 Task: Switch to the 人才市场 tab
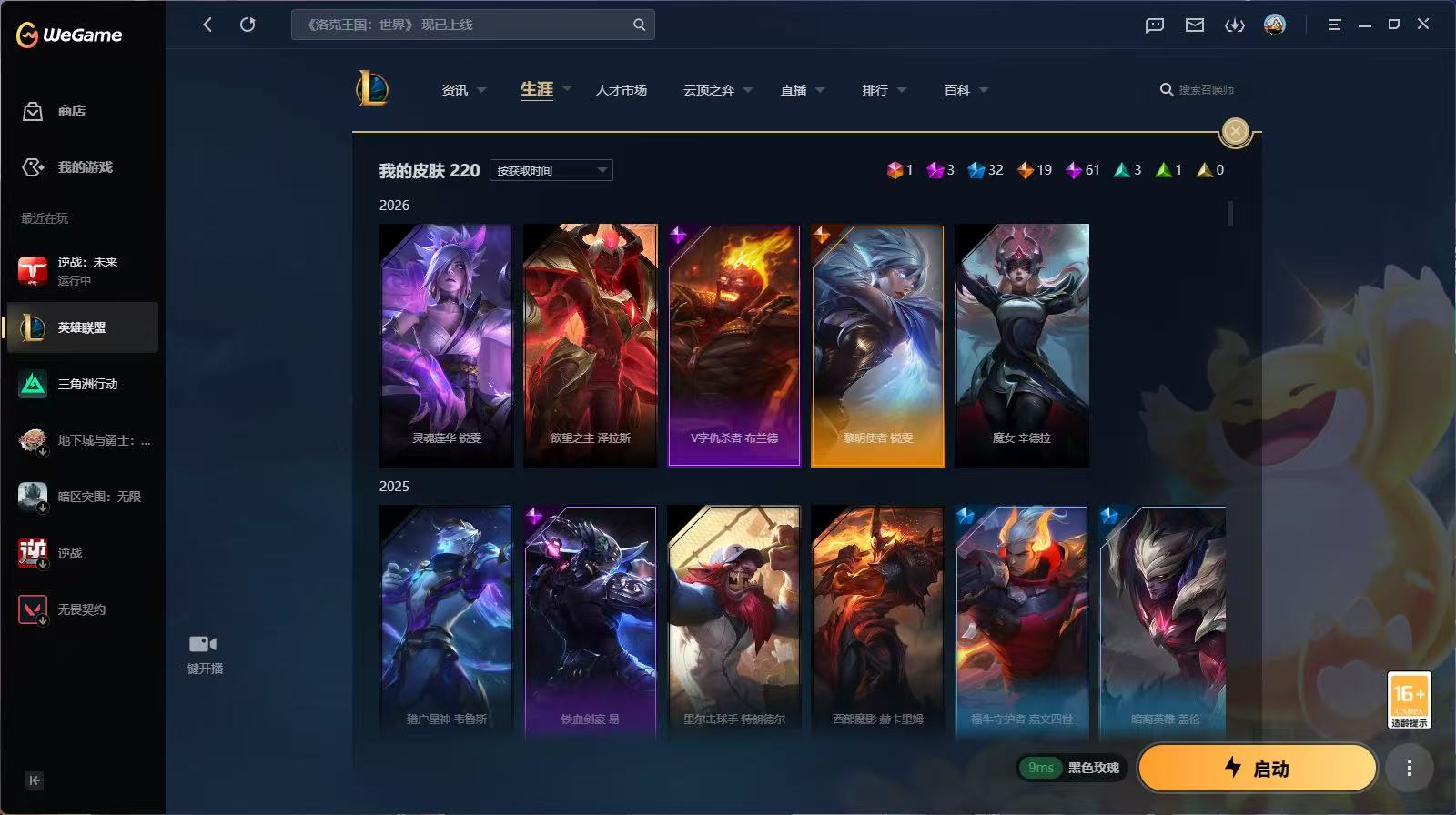point(622,90)
